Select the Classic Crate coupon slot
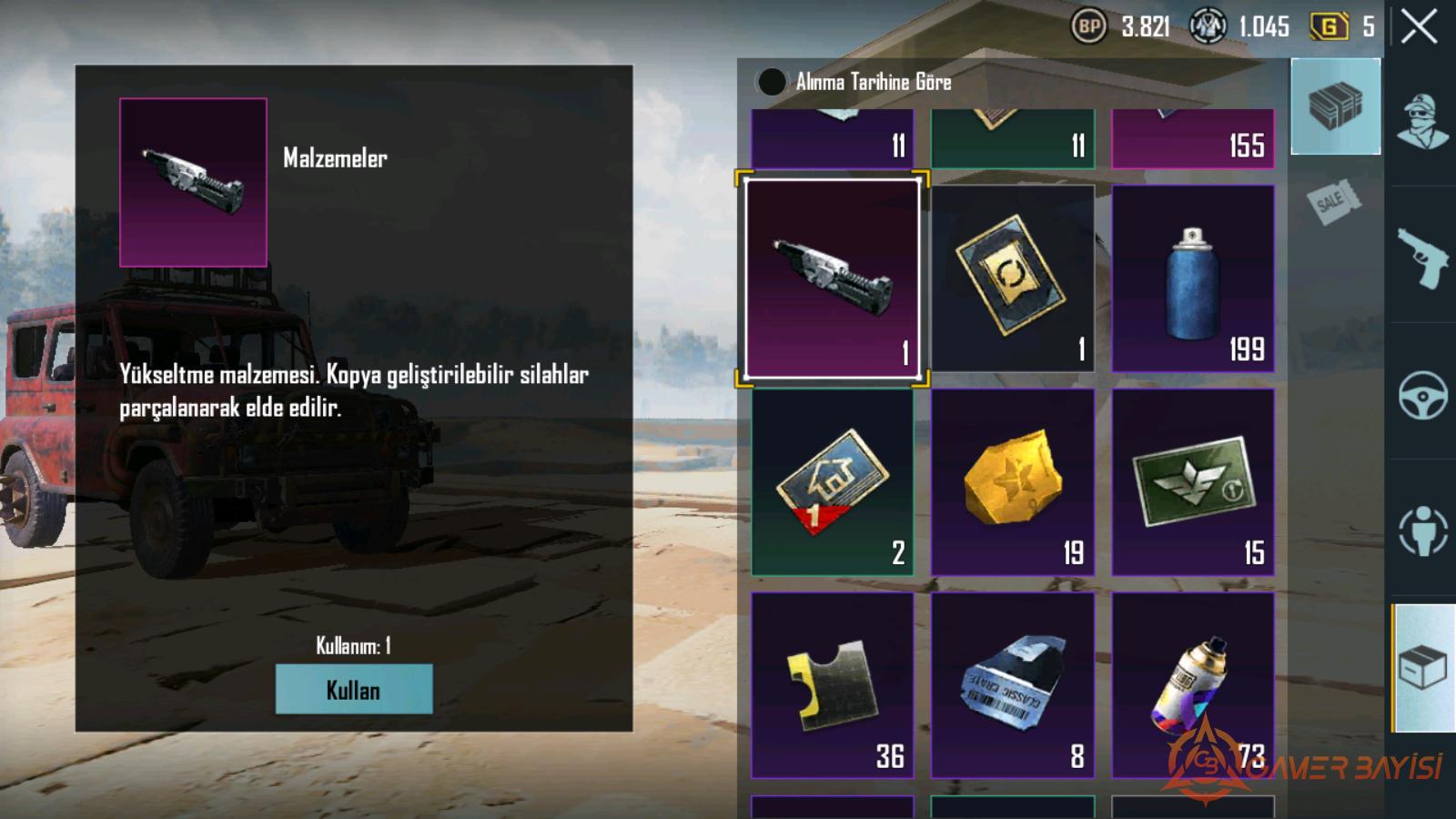 click(1012, 685)
